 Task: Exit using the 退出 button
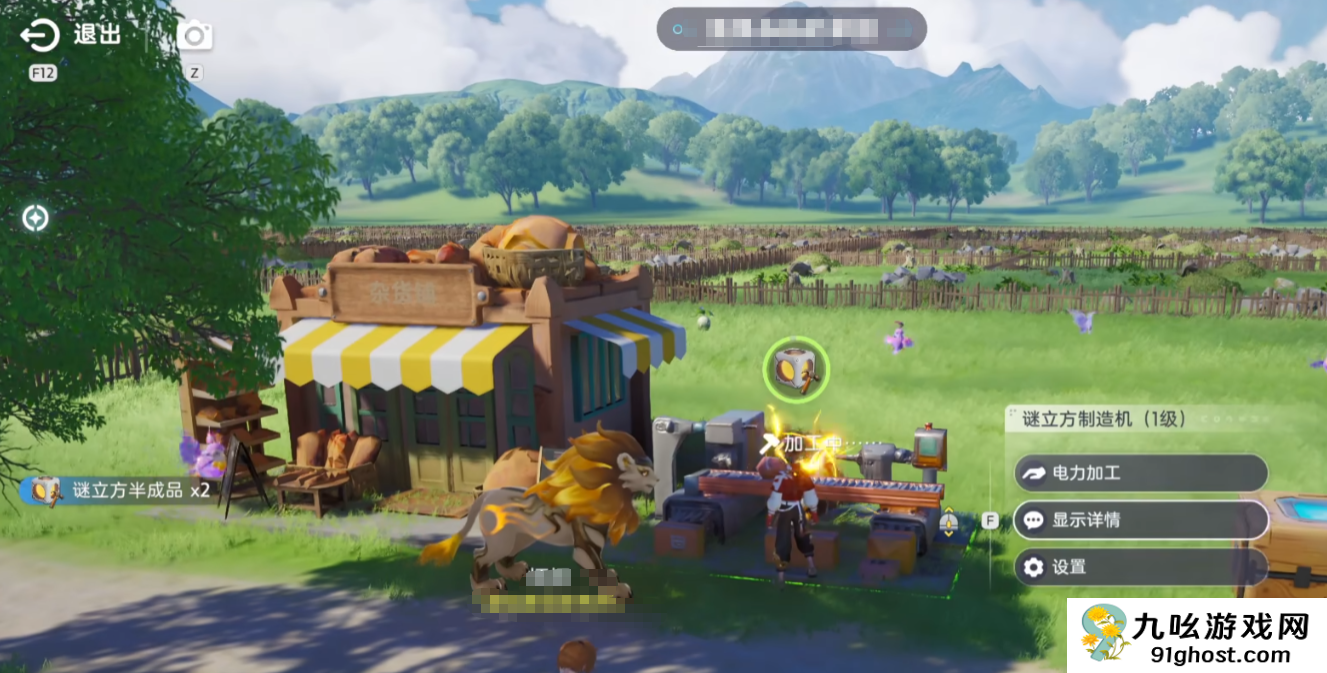click(70, 36)
